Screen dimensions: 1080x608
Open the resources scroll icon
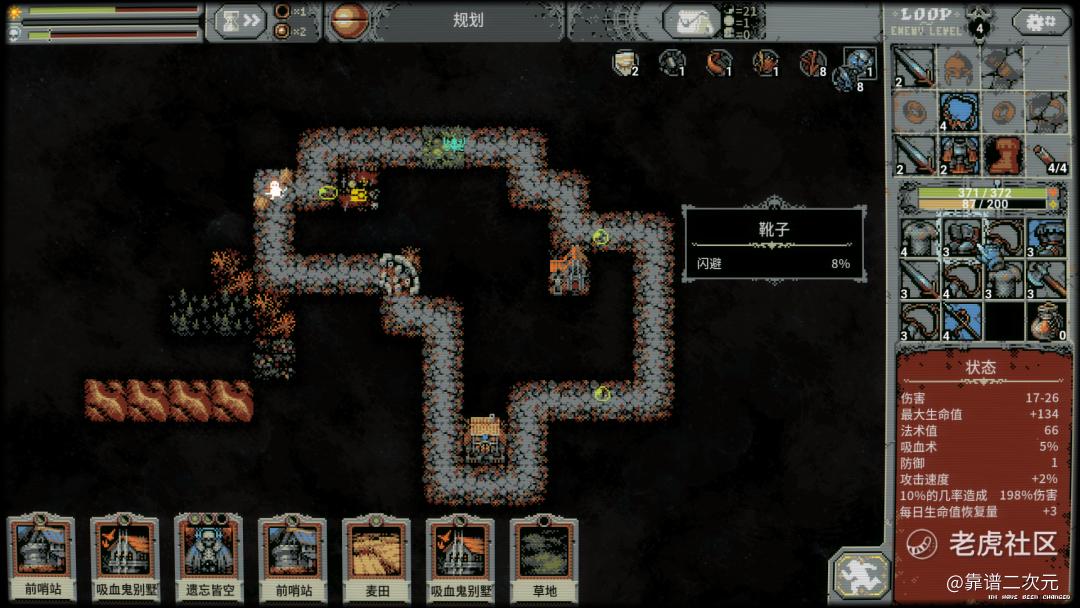click(x=693, y=21)
